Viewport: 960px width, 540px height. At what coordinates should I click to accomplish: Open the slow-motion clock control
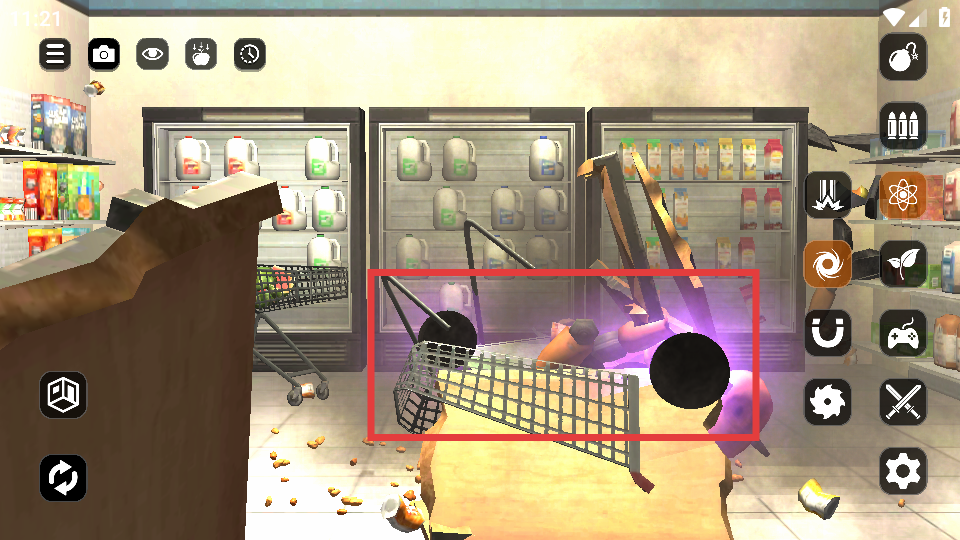coord(250,54)
